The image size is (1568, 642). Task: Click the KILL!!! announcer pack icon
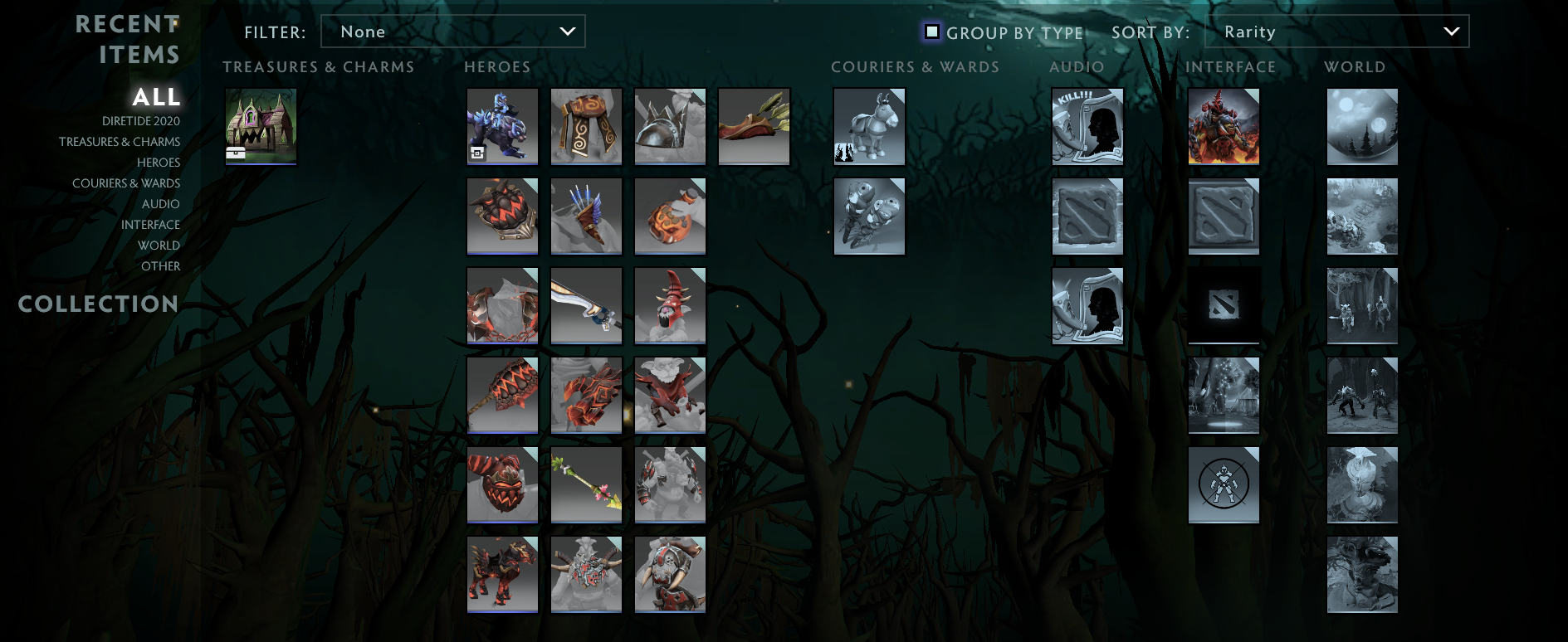(1087, 126)
